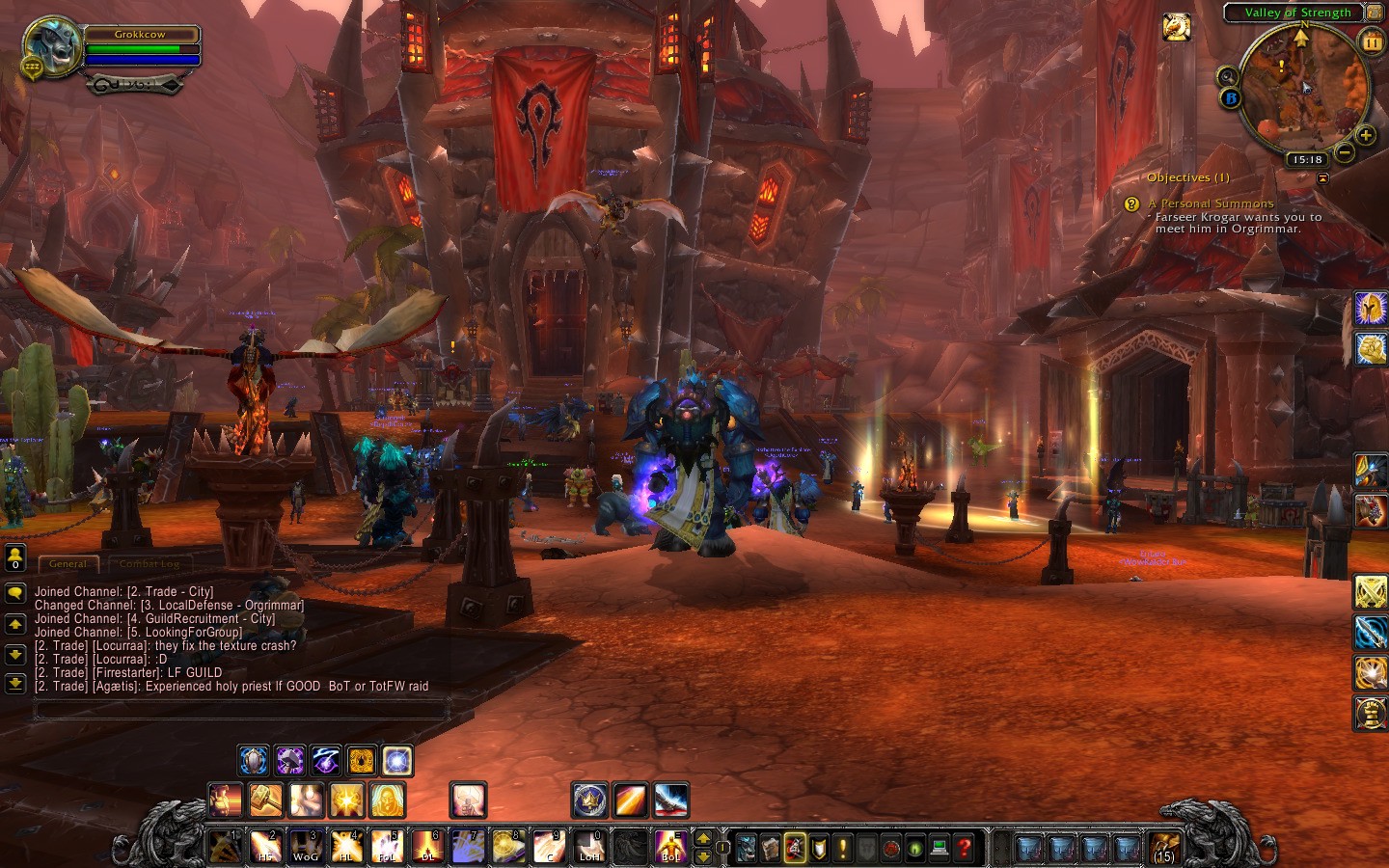The image size is (1389, 868).
Task: Jump chat to bottom with the bottom-most arrow
Action: coord(14,683)
